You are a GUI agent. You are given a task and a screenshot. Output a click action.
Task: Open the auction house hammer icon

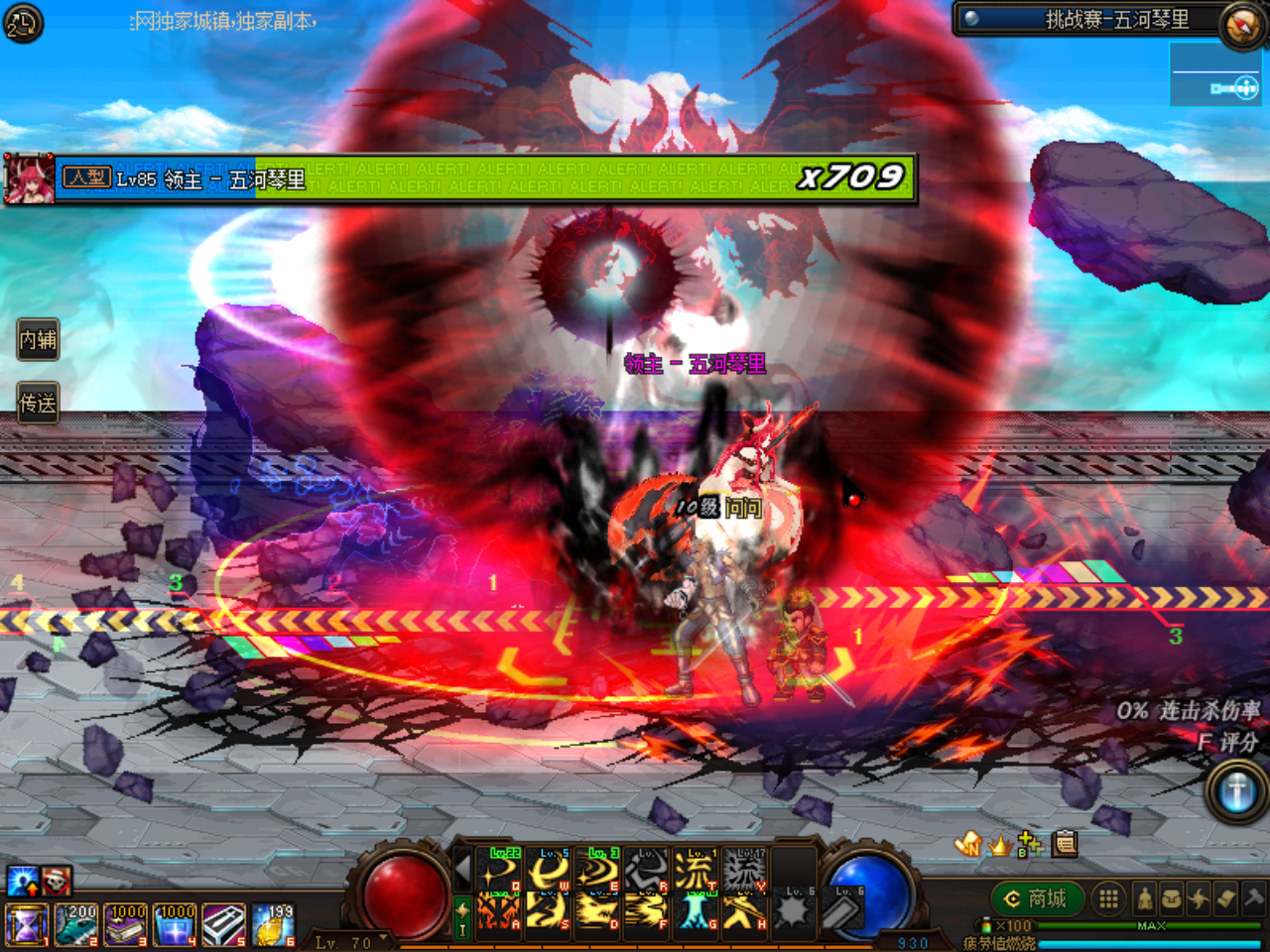tap(1256, 899)
